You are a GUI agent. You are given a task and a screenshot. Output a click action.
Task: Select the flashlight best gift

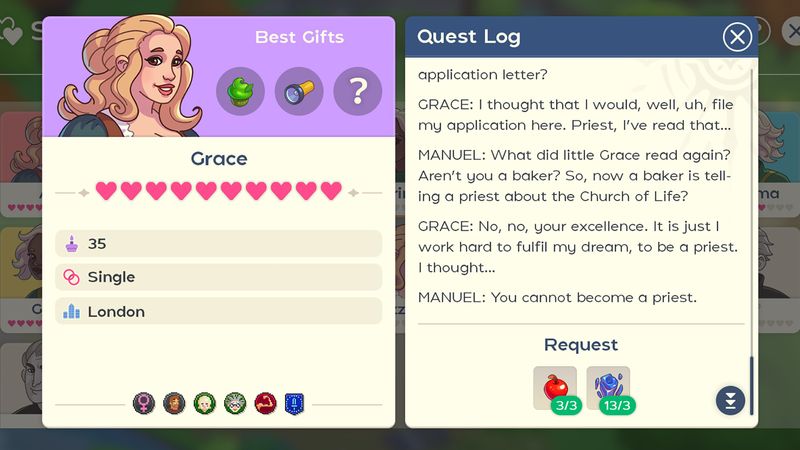point(299,92)
